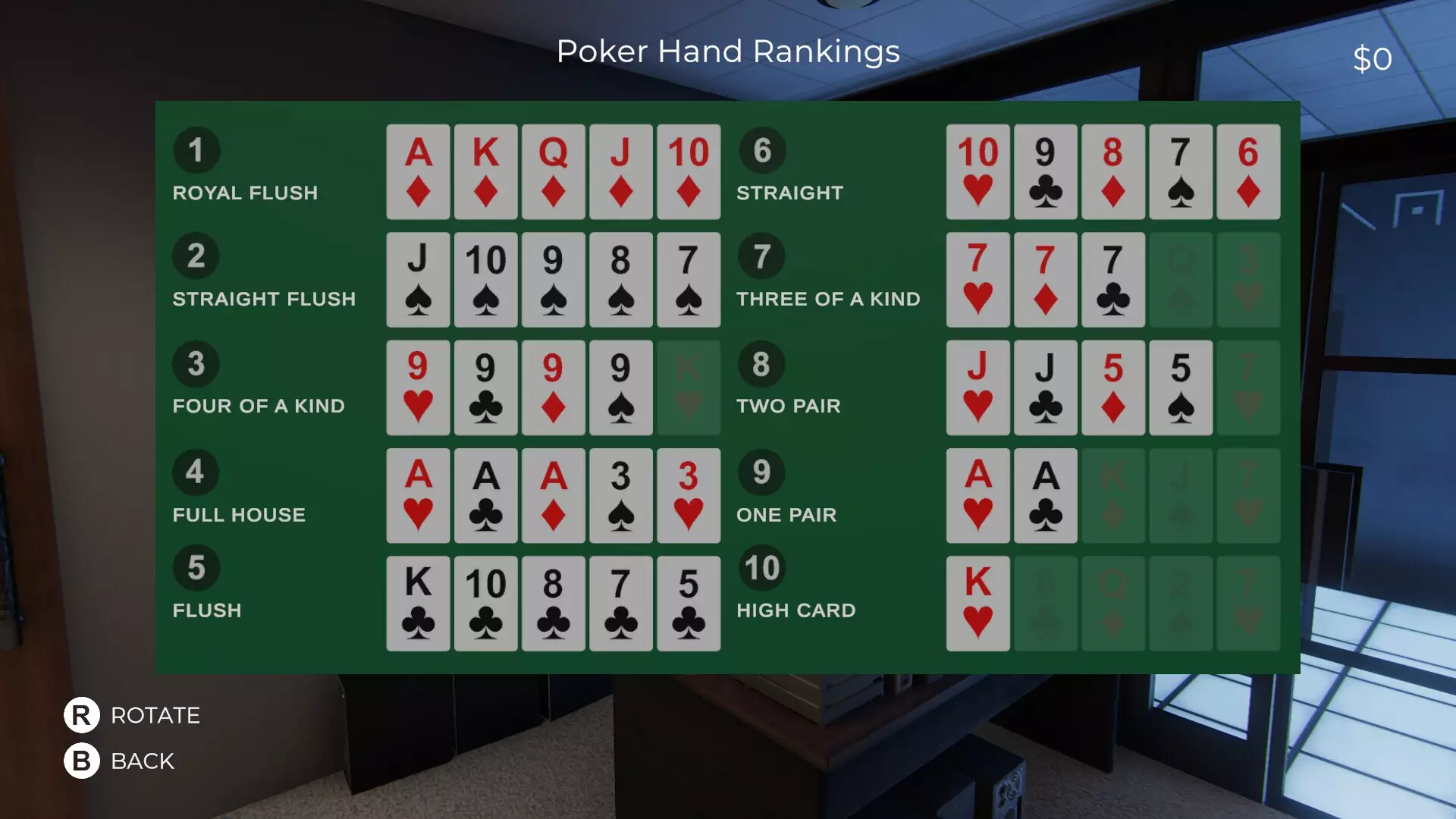
Task: Select the dimmed card beside the three 7s
Action: [1181, 279]
